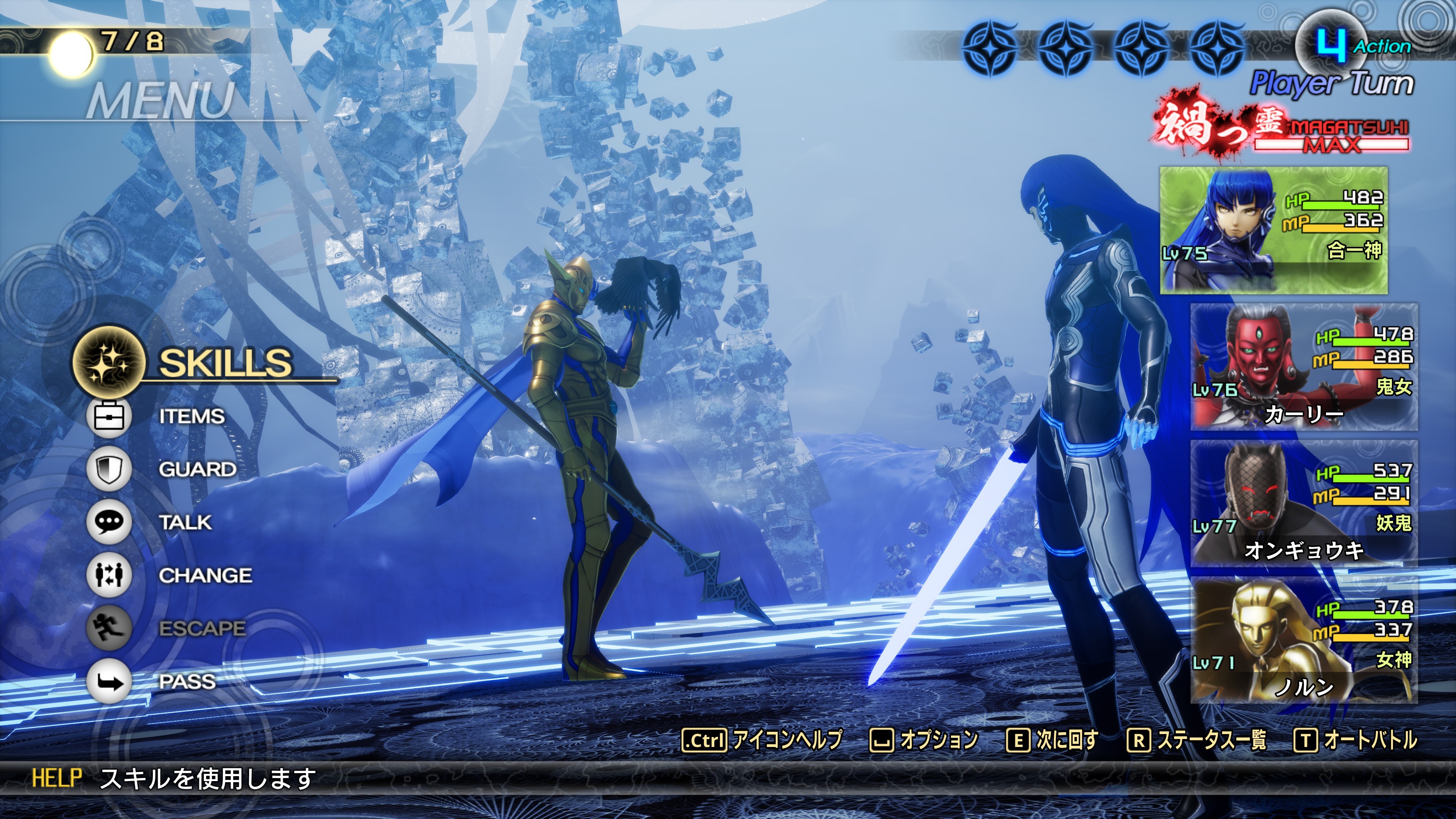
Task: Select the GUARD command
Action: click(197, 469)
